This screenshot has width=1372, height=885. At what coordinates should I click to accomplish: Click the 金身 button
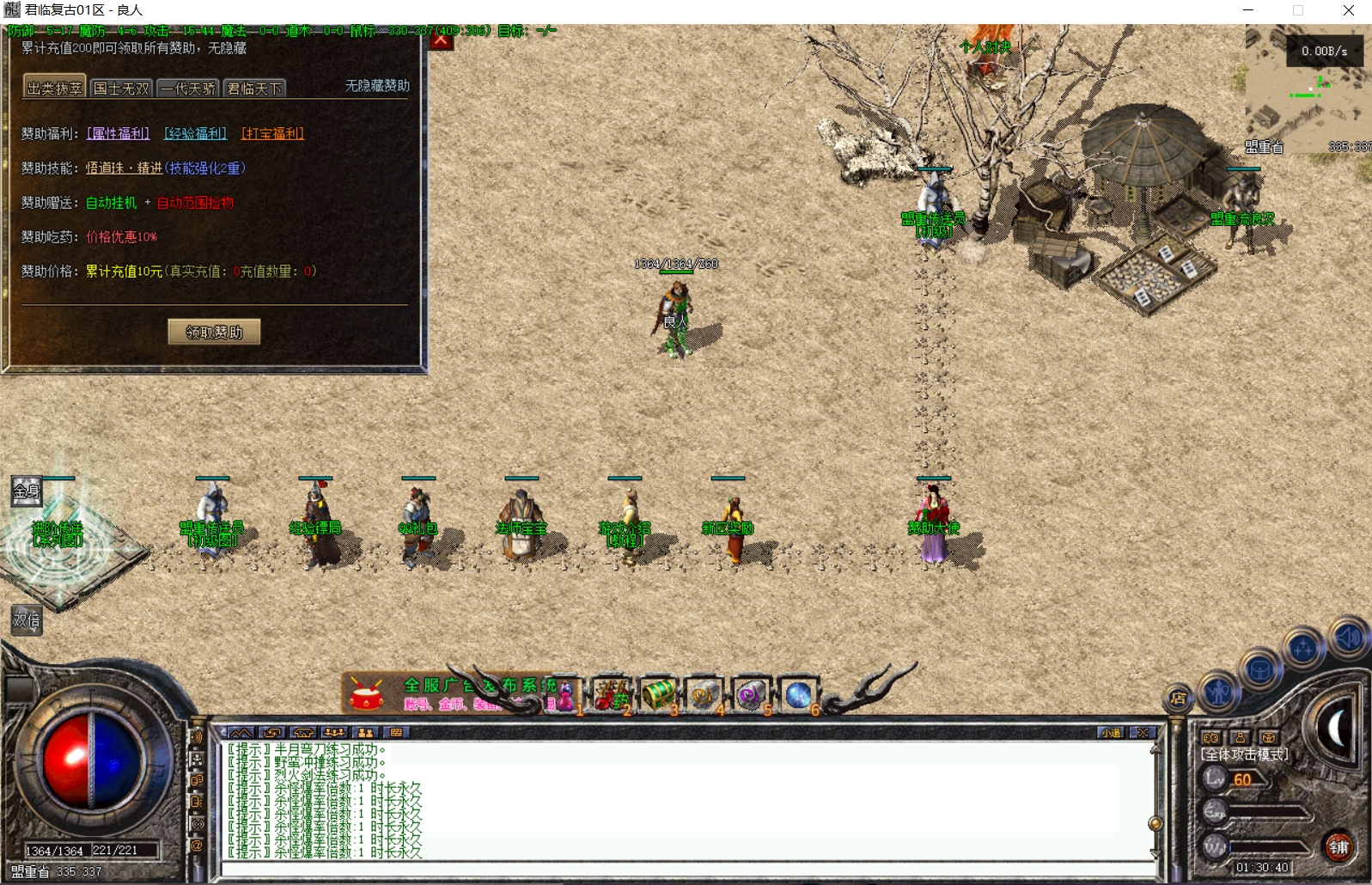click(x=27, y=491)
